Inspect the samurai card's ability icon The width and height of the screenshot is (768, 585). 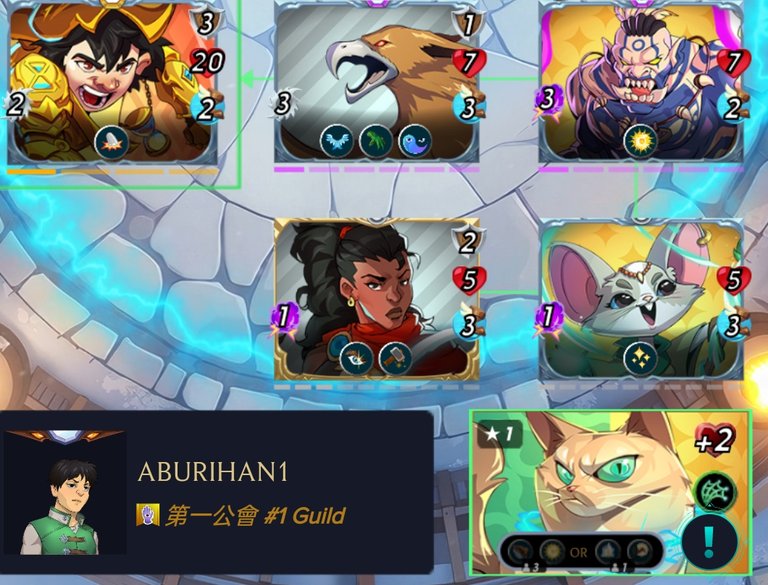click(x=111, y=141)
